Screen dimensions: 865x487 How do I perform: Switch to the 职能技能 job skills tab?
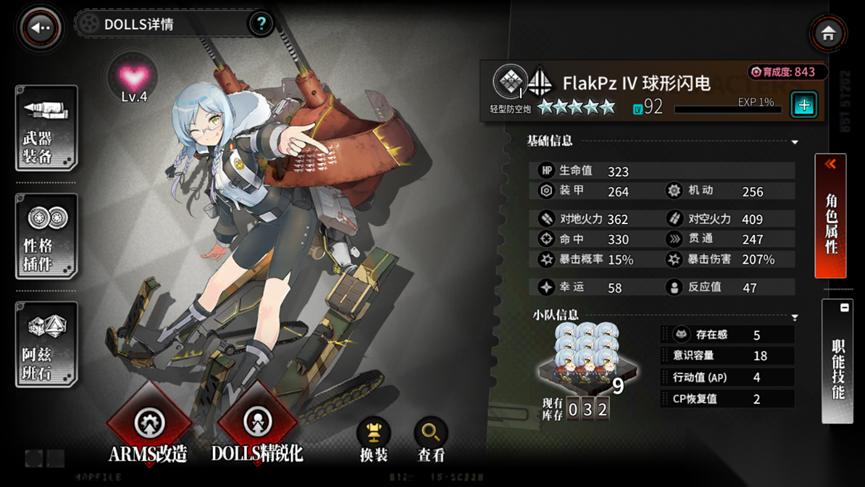click(836, 362)
